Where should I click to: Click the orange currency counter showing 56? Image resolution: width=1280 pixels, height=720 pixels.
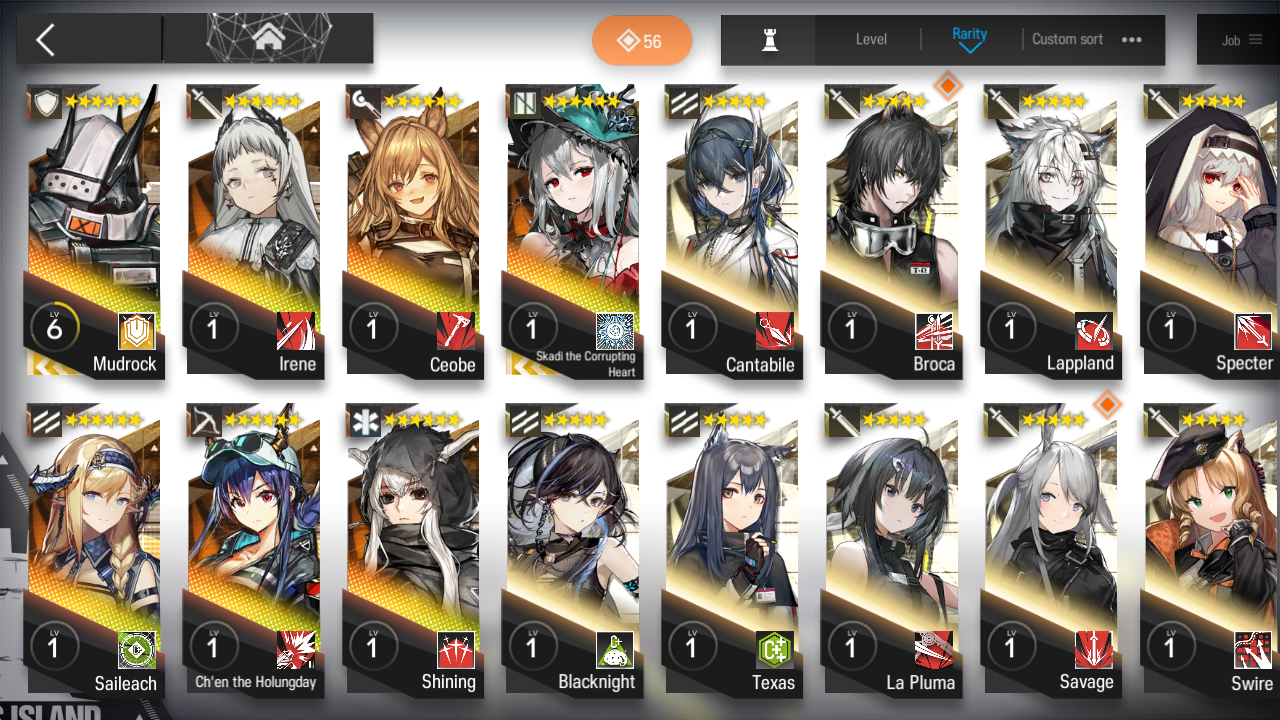[641, 40]
